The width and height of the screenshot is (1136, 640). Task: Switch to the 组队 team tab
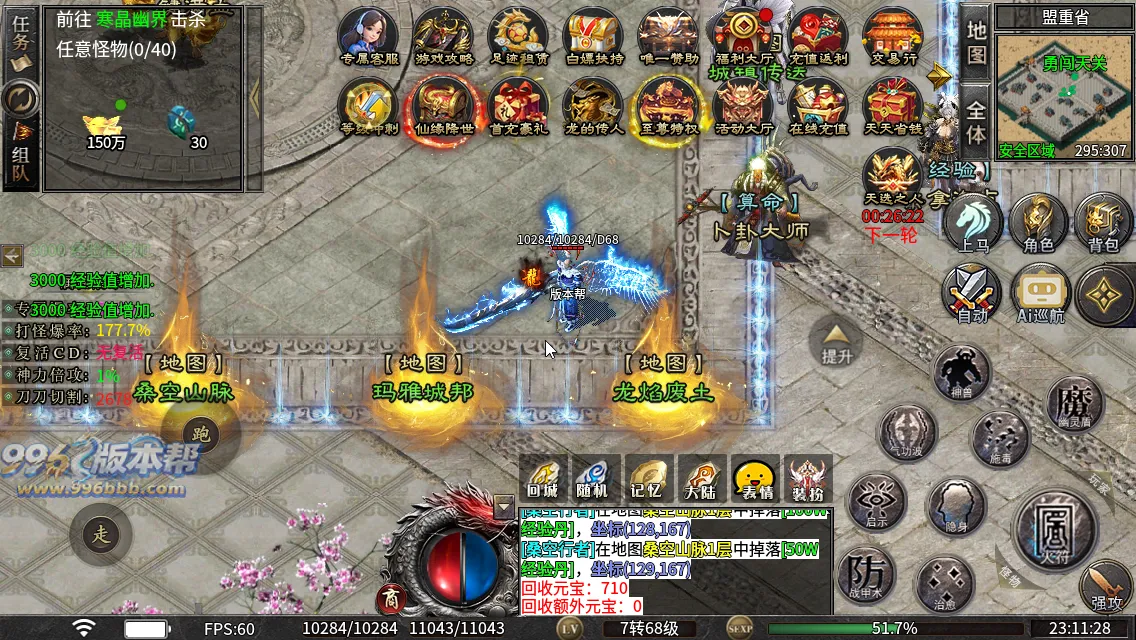point(21,158)
